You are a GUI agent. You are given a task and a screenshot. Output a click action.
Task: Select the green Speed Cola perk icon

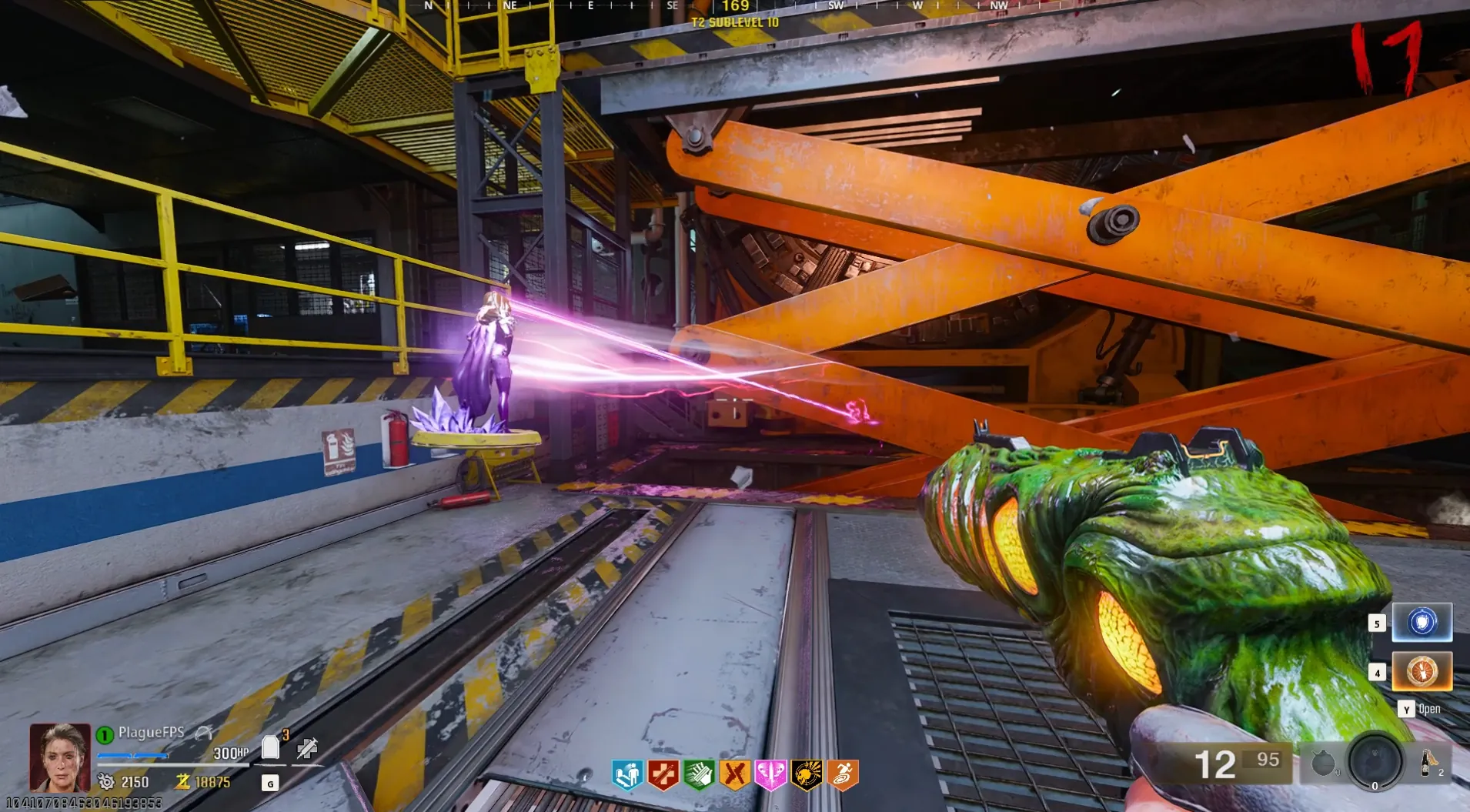(x=699, y=774)
